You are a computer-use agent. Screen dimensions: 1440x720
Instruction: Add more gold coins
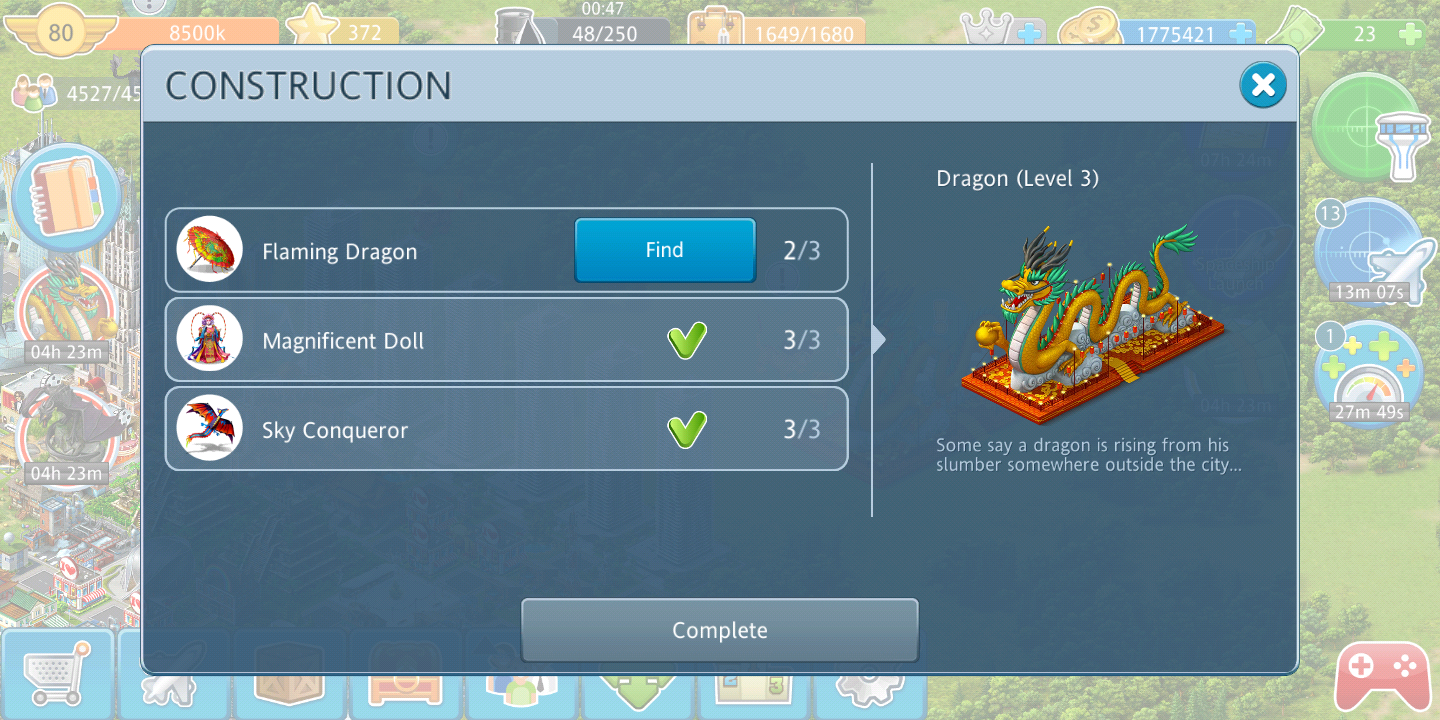pos(1240,34)
